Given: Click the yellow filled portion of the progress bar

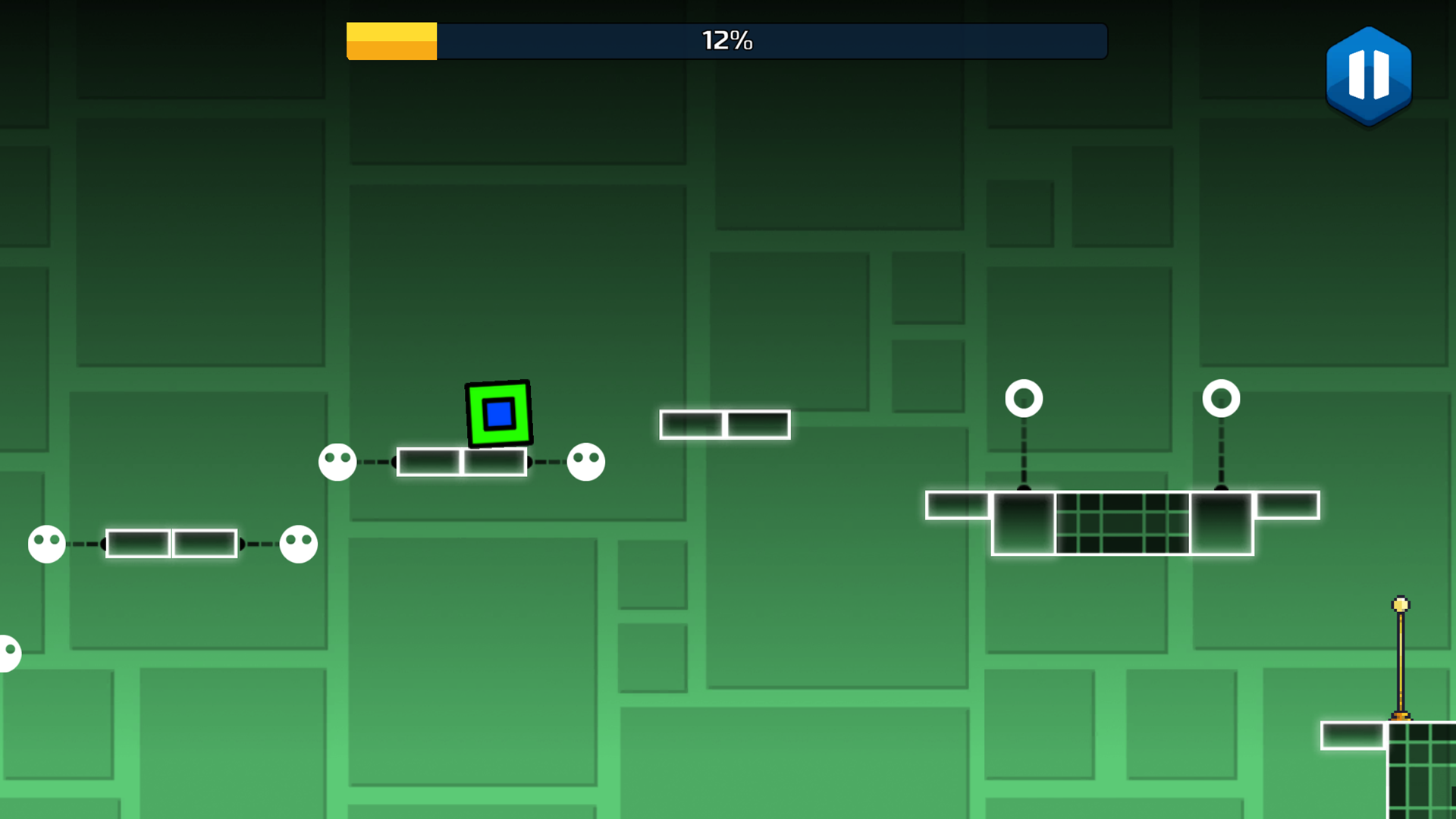Looking at the screenshot, I should coord(391,41).
